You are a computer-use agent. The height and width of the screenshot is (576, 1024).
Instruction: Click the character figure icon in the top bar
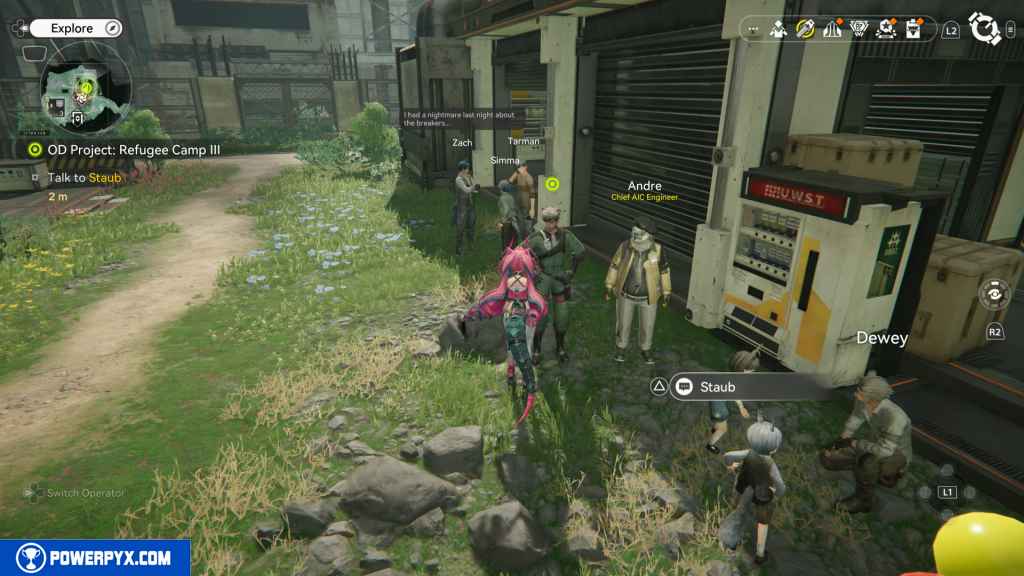tap(779, 30)
